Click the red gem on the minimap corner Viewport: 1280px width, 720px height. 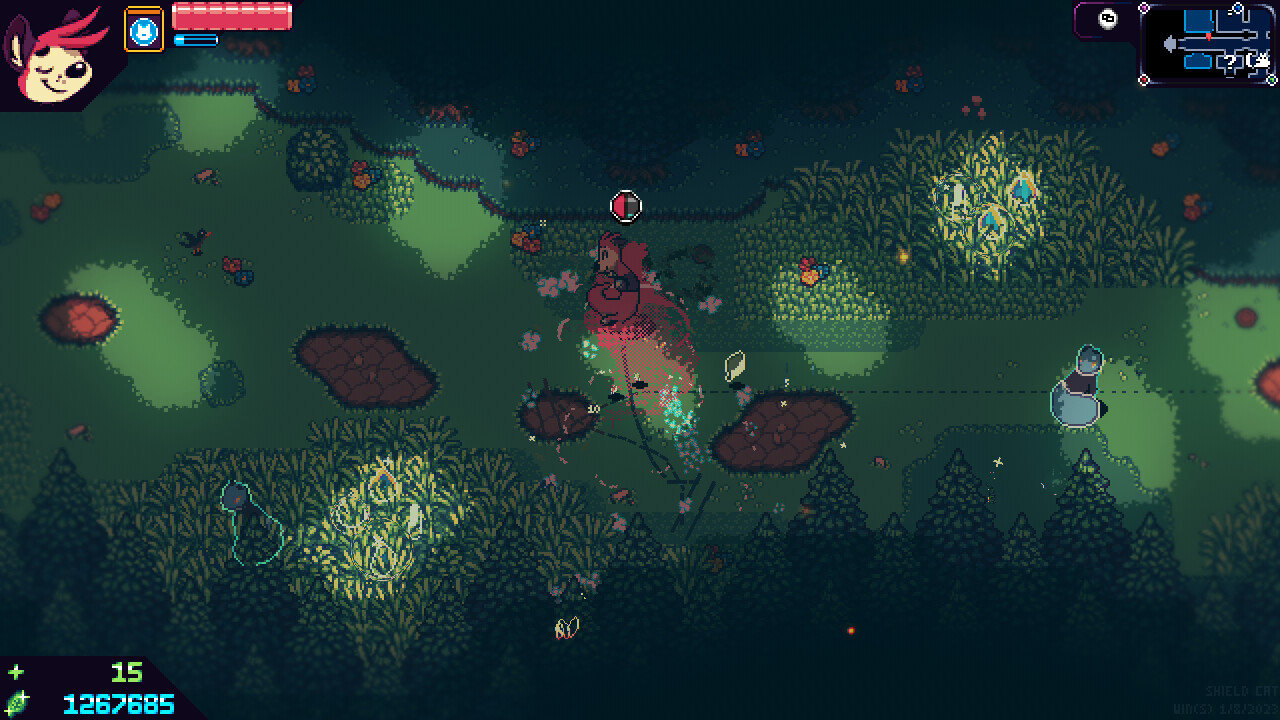pyautogui.click(x=1143, y=81)
